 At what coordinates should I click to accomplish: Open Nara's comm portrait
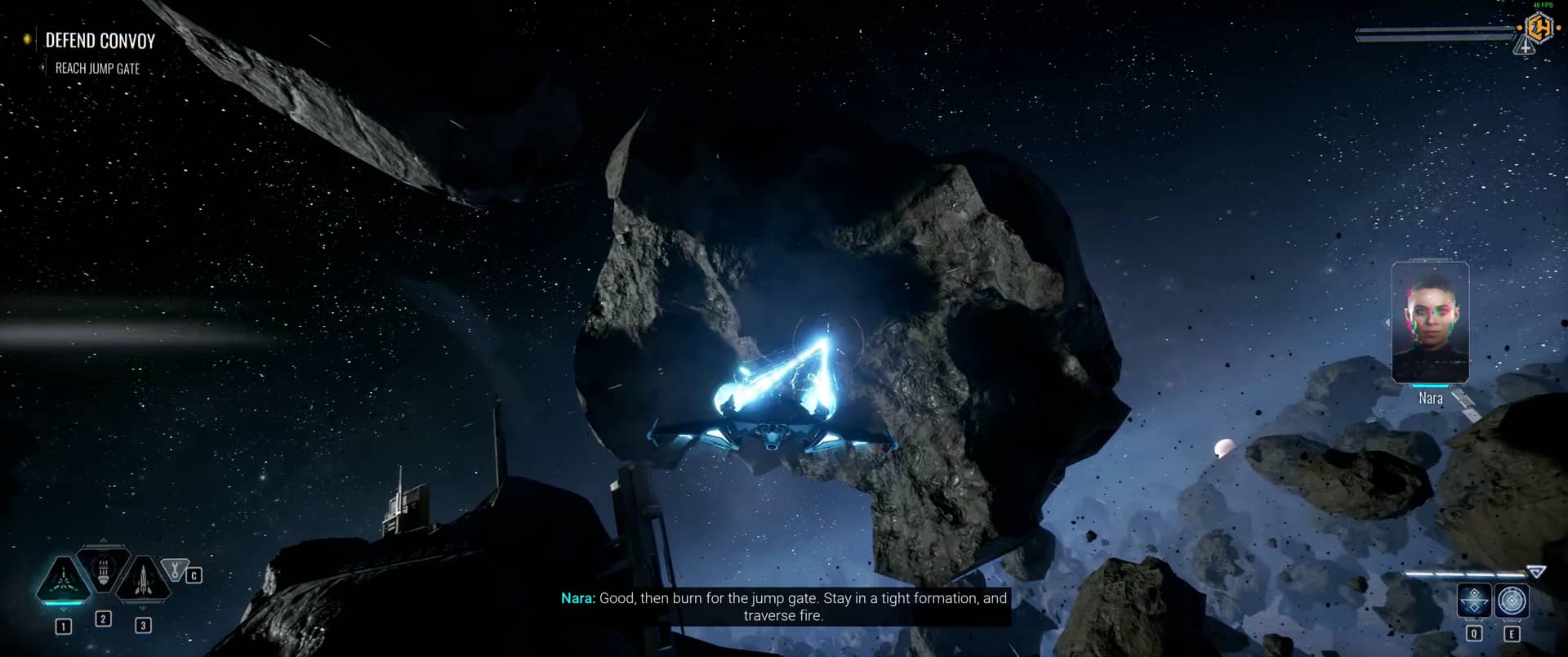1430,323
